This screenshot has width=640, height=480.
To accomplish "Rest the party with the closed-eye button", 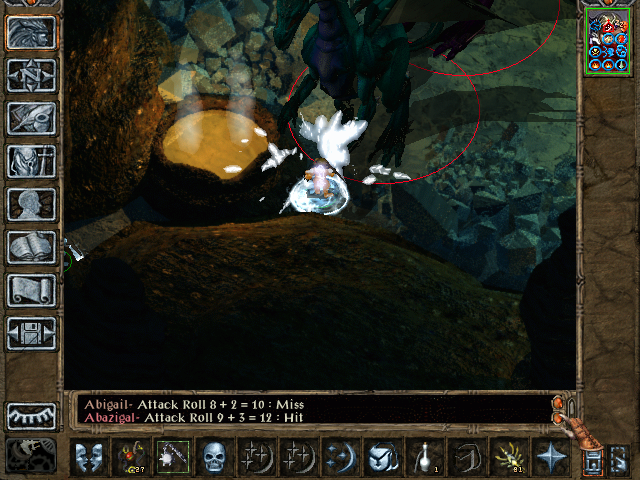I will click(x=32, y=415).
